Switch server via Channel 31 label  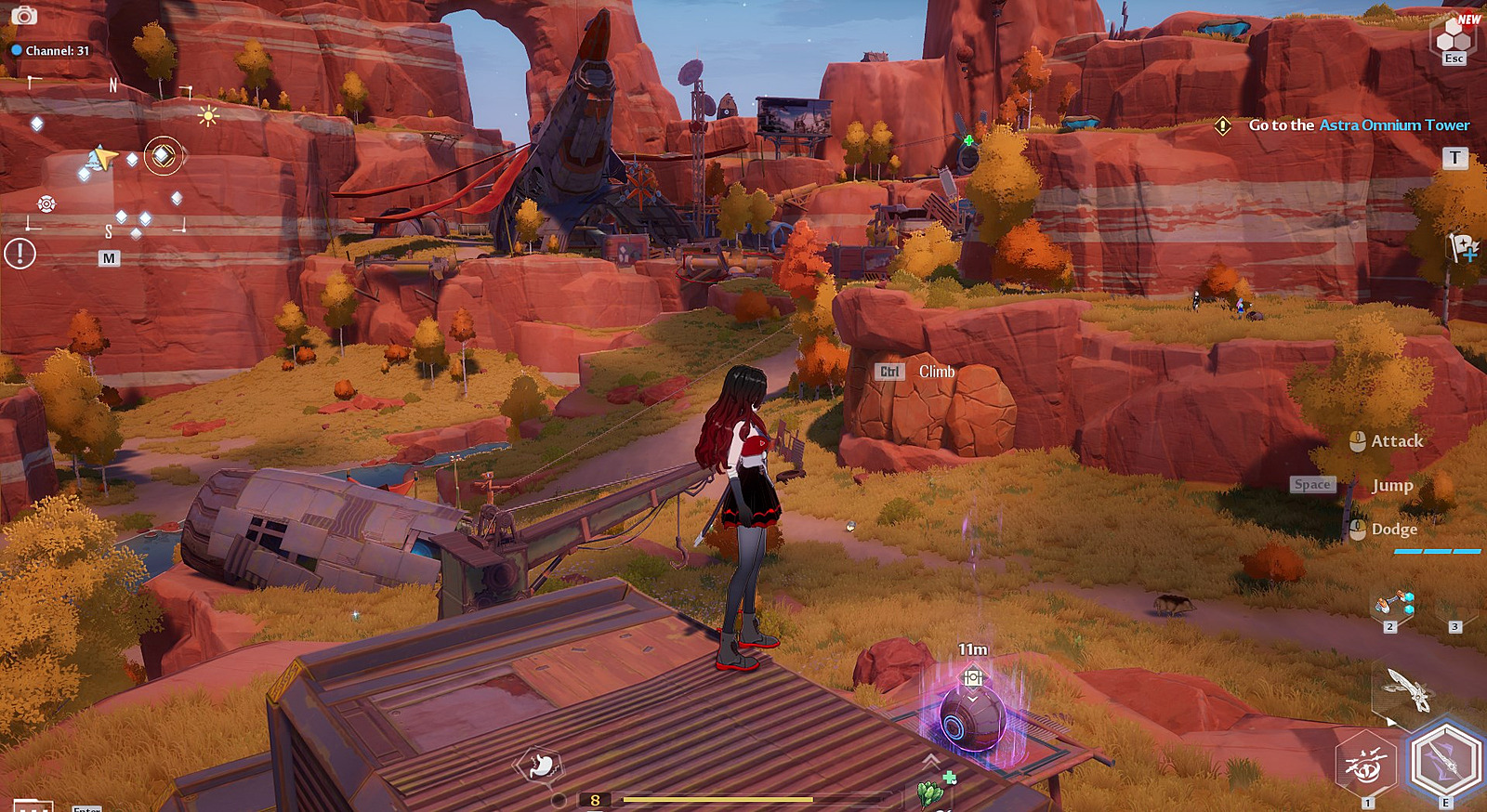51,50
